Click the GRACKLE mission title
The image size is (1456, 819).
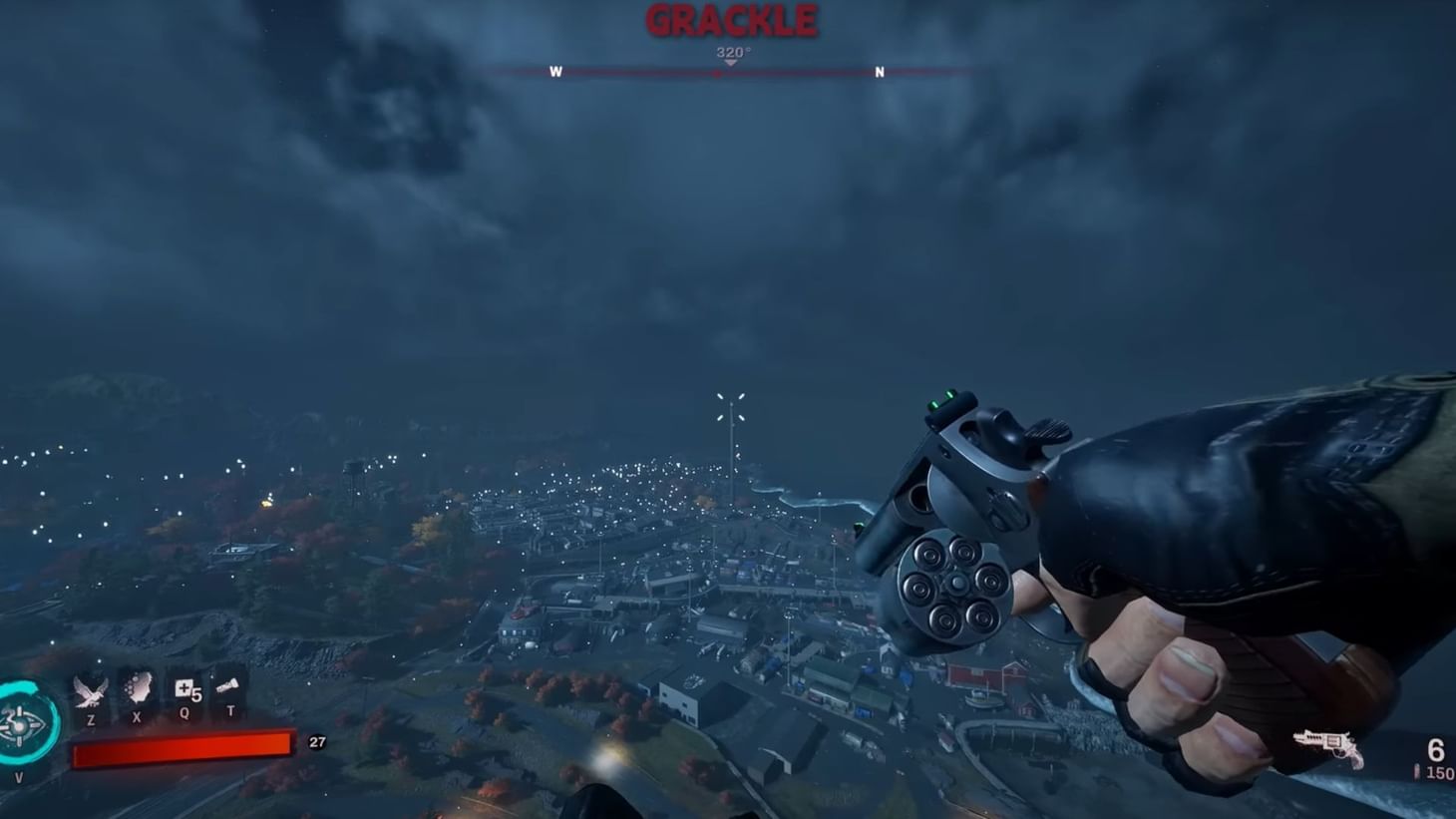(x=731, y=18)
